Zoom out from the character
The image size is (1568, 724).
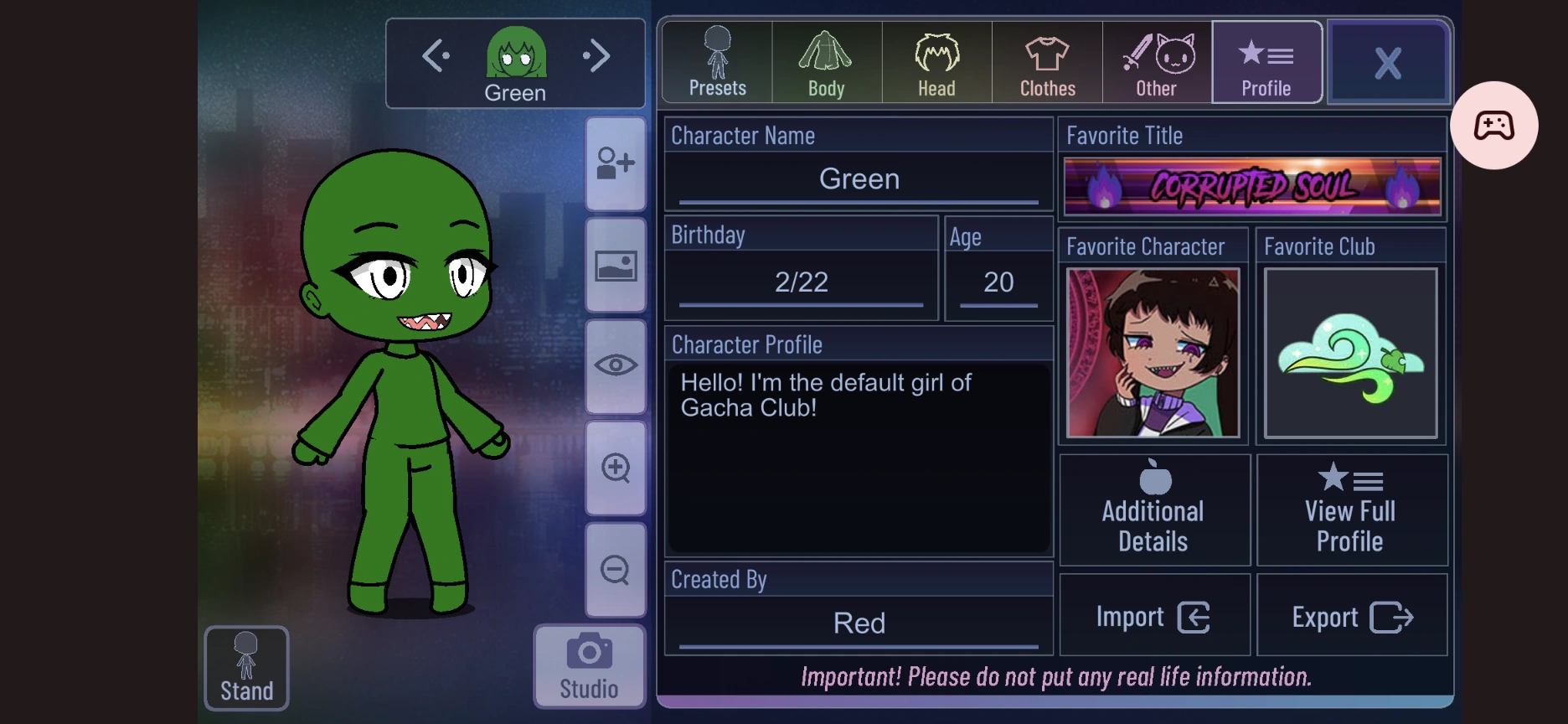pyautogui.click(x=616, y=569)
